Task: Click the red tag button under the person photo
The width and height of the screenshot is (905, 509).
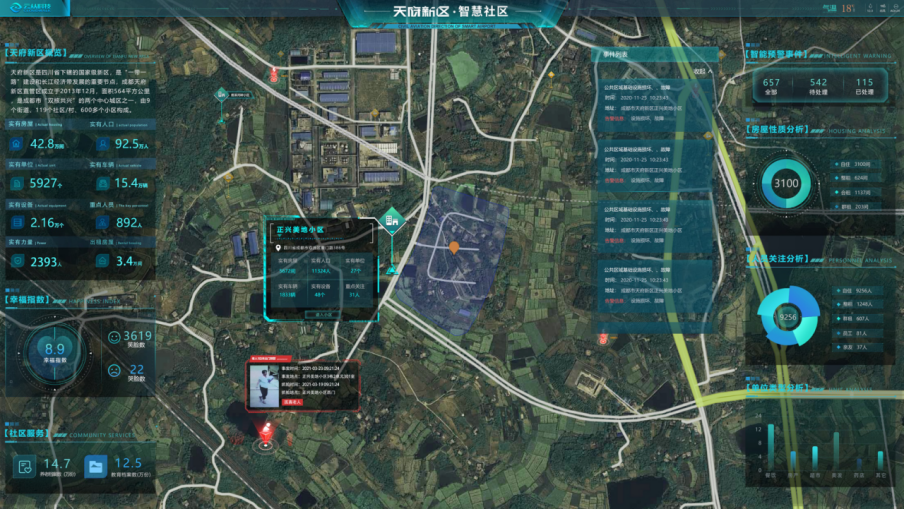Action: [x=293, y=402]
